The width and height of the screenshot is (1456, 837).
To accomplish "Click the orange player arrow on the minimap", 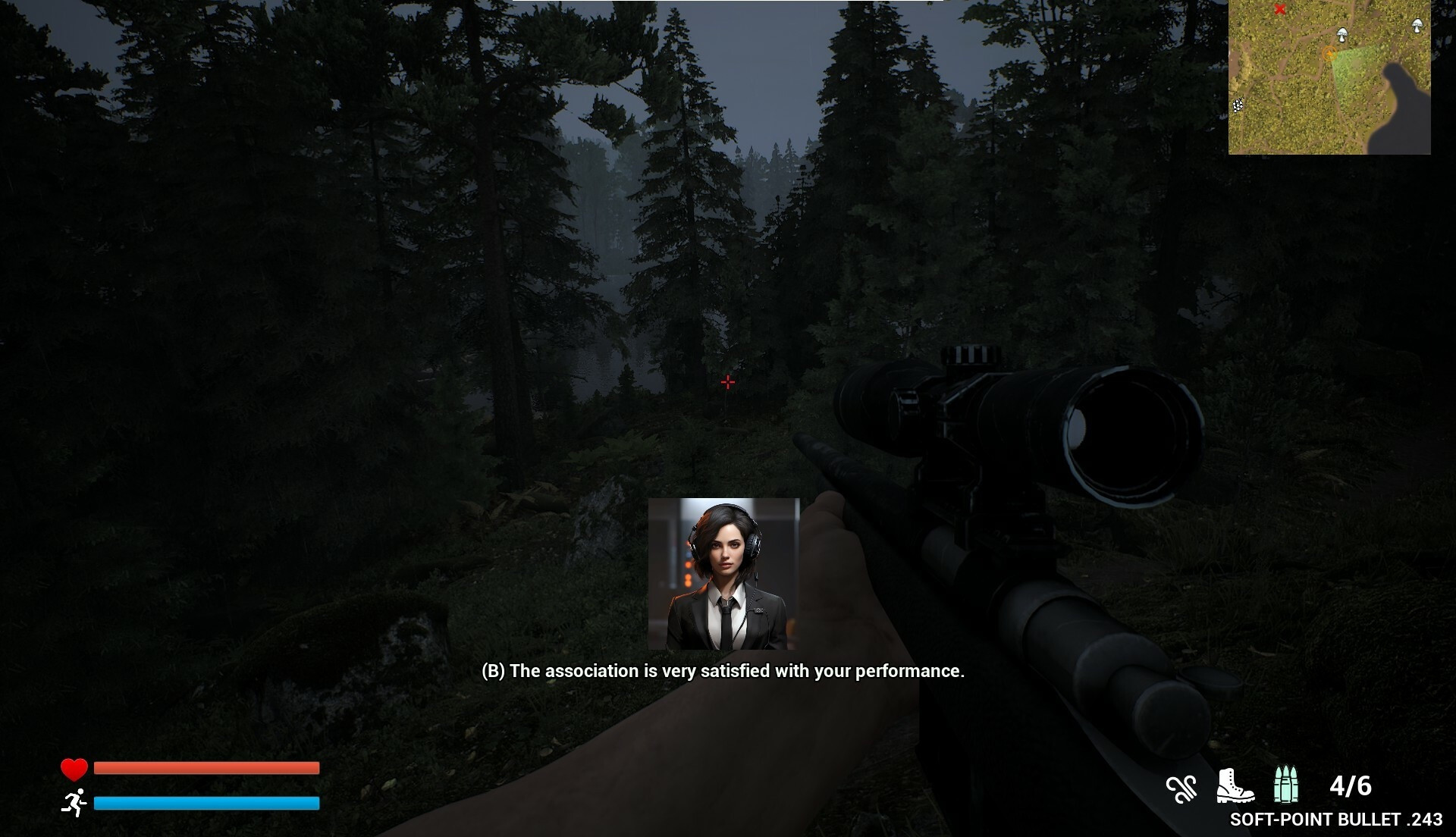I will 1328,54.
